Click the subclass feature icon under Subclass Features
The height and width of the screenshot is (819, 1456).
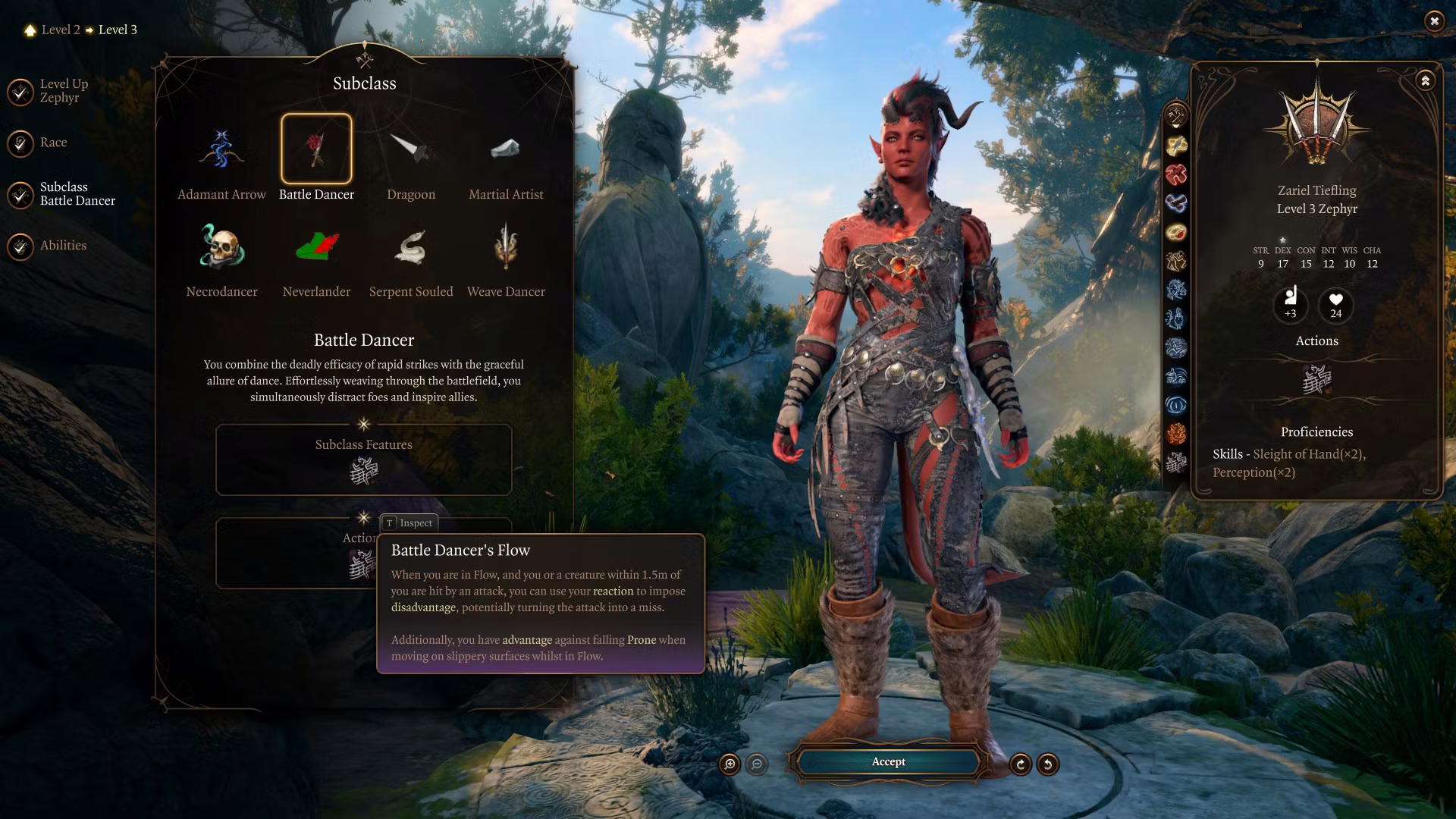click(364, 472)
